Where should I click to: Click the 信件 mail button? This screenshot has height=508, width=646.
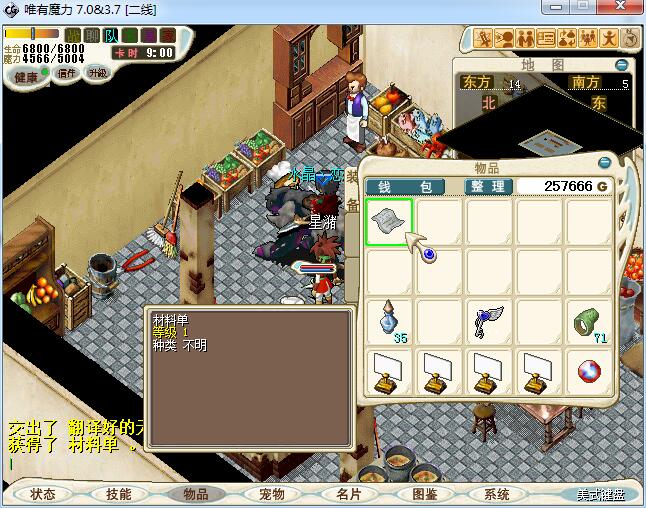(x=67, y=73)
